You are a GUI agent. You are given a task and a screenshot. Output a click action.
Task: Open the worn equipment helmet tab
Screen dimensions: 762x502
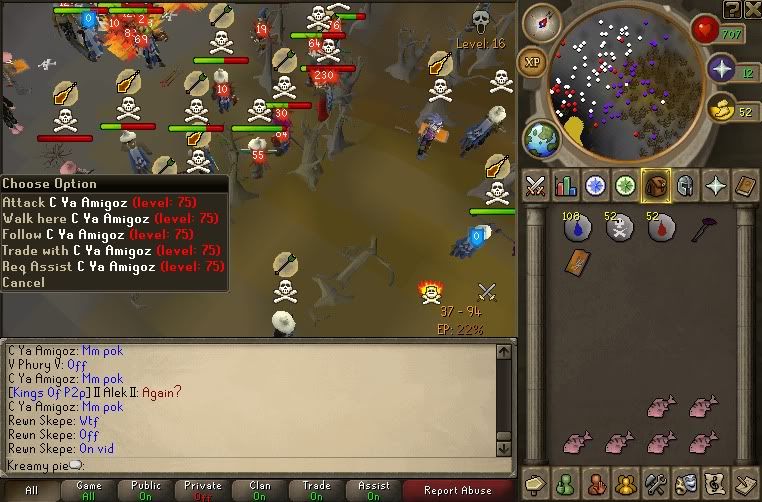(686, 186)
